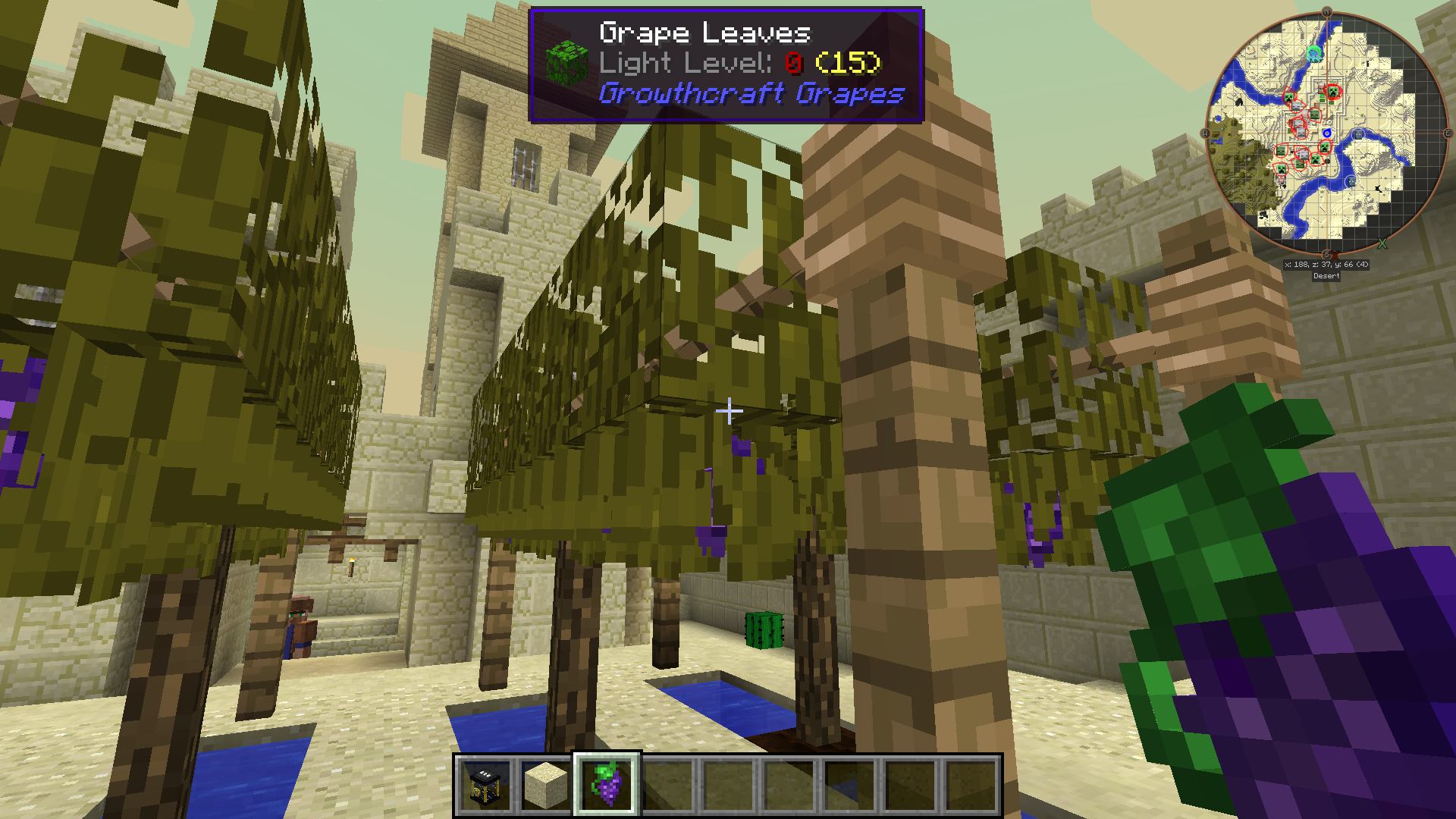Click the green X waypoint inside the minimap
The image size is (1456, 819).
point(1382,243)
